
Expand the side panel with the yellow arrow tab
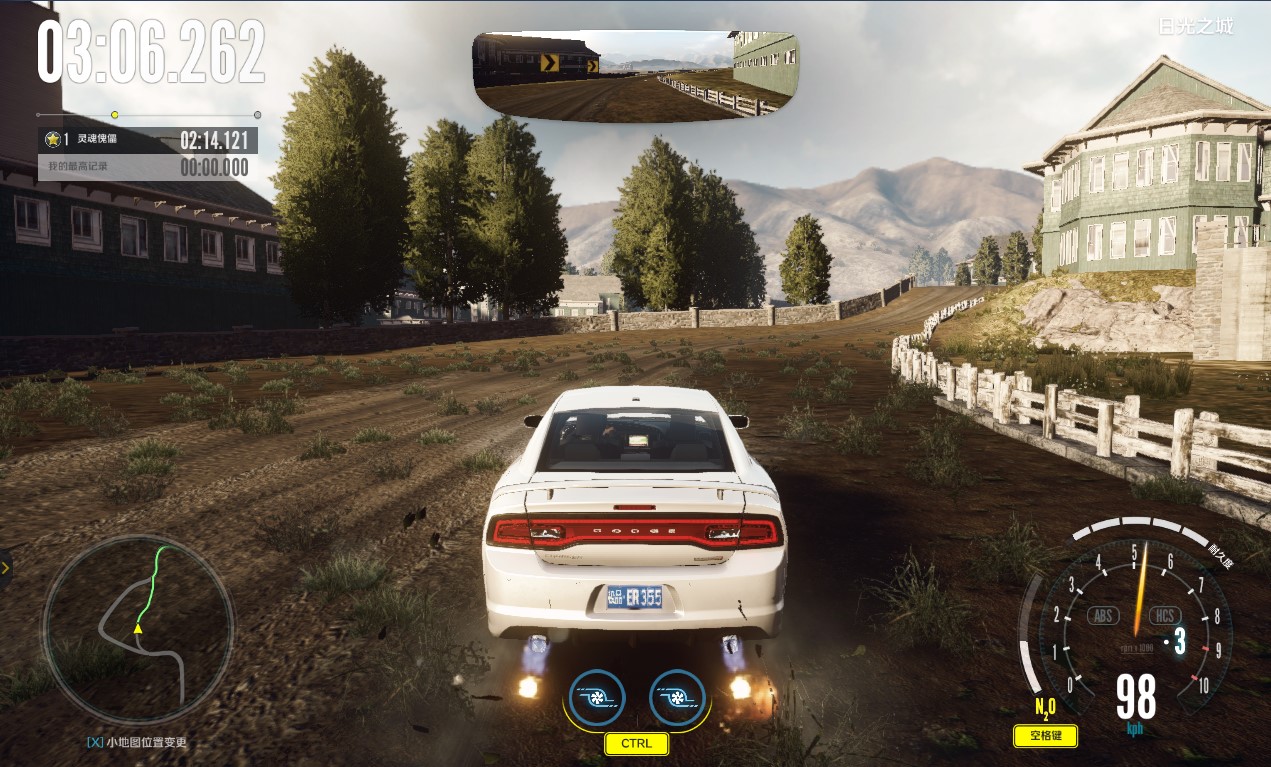(5, 568)
